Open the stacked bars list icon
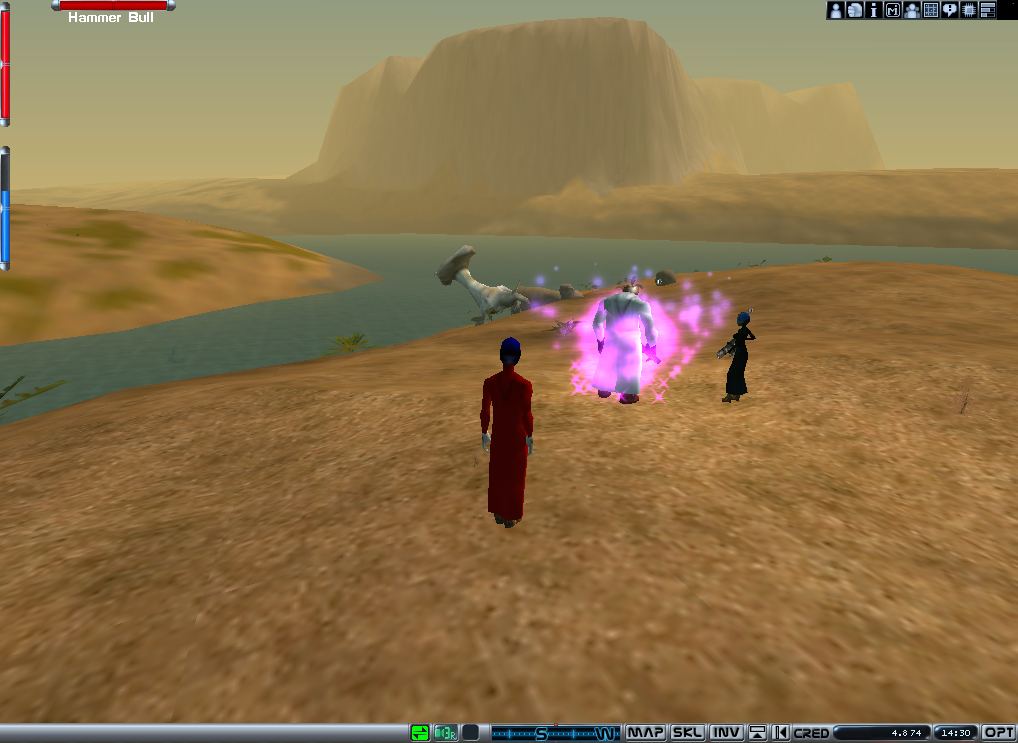 pos(988,10)
